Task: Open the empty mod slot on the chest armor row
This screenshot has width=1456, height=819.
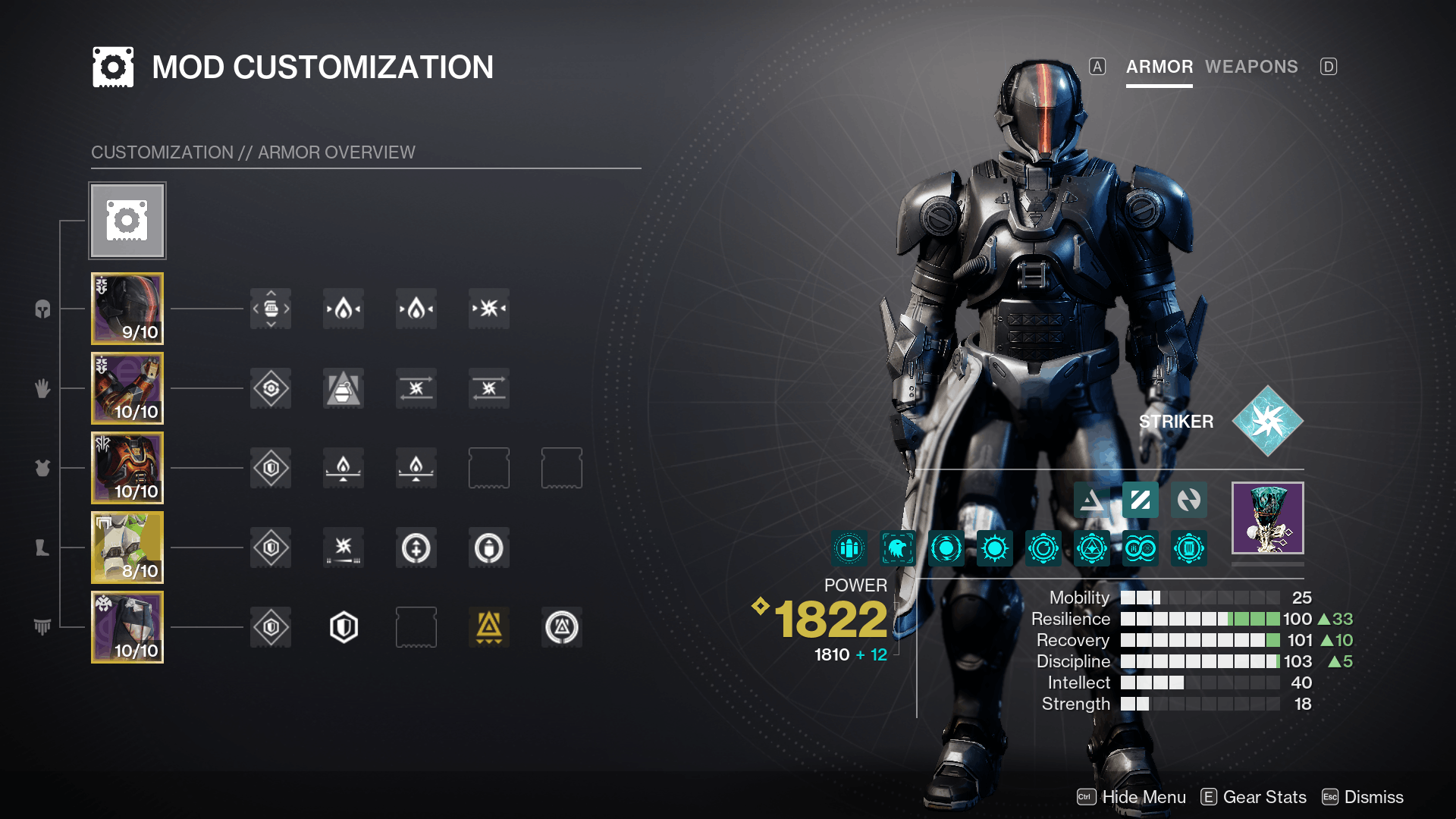Action: point(488,468)
